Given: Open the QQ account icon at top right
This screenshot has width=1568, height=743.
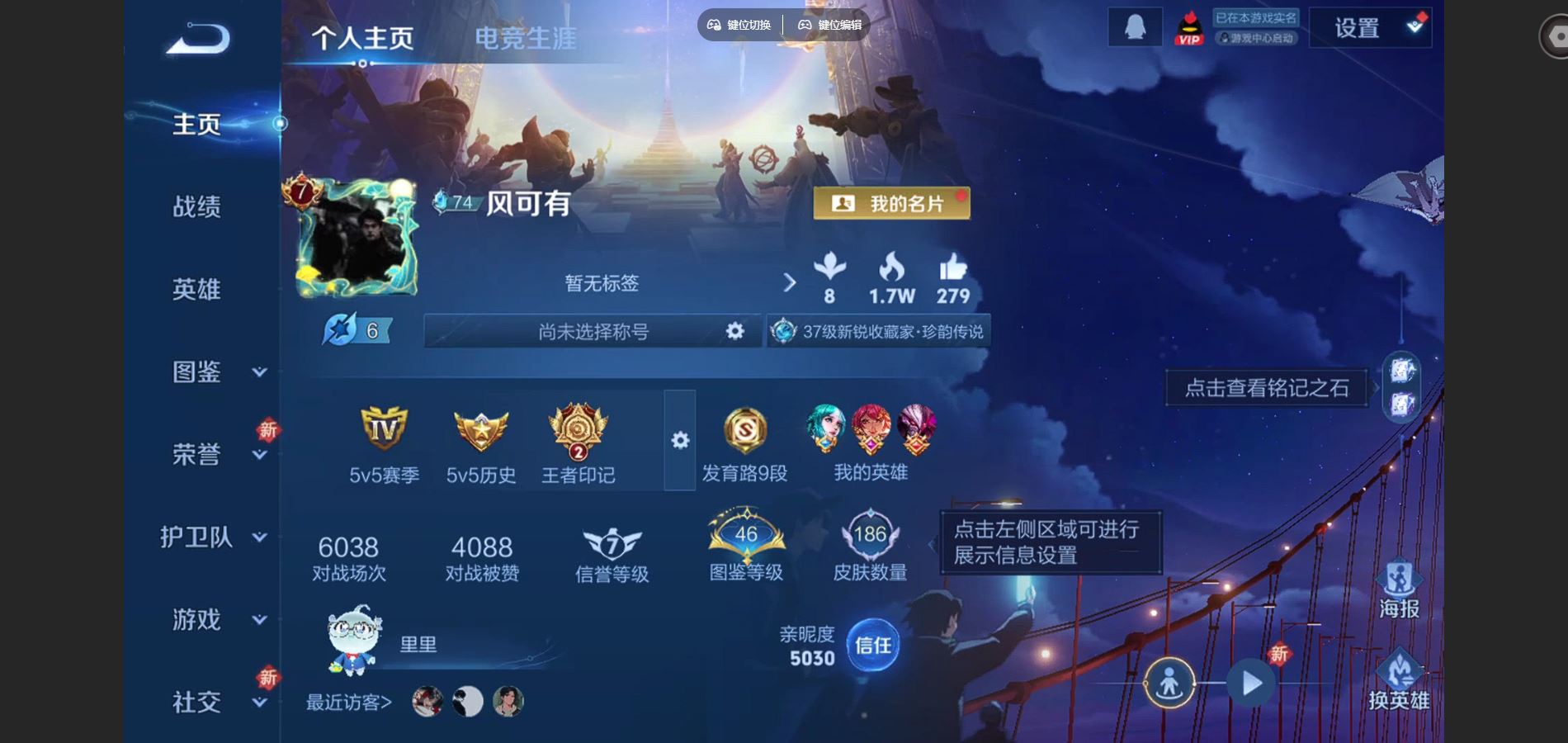Looking at the screenshot, I should click(x=1134, y=26).
